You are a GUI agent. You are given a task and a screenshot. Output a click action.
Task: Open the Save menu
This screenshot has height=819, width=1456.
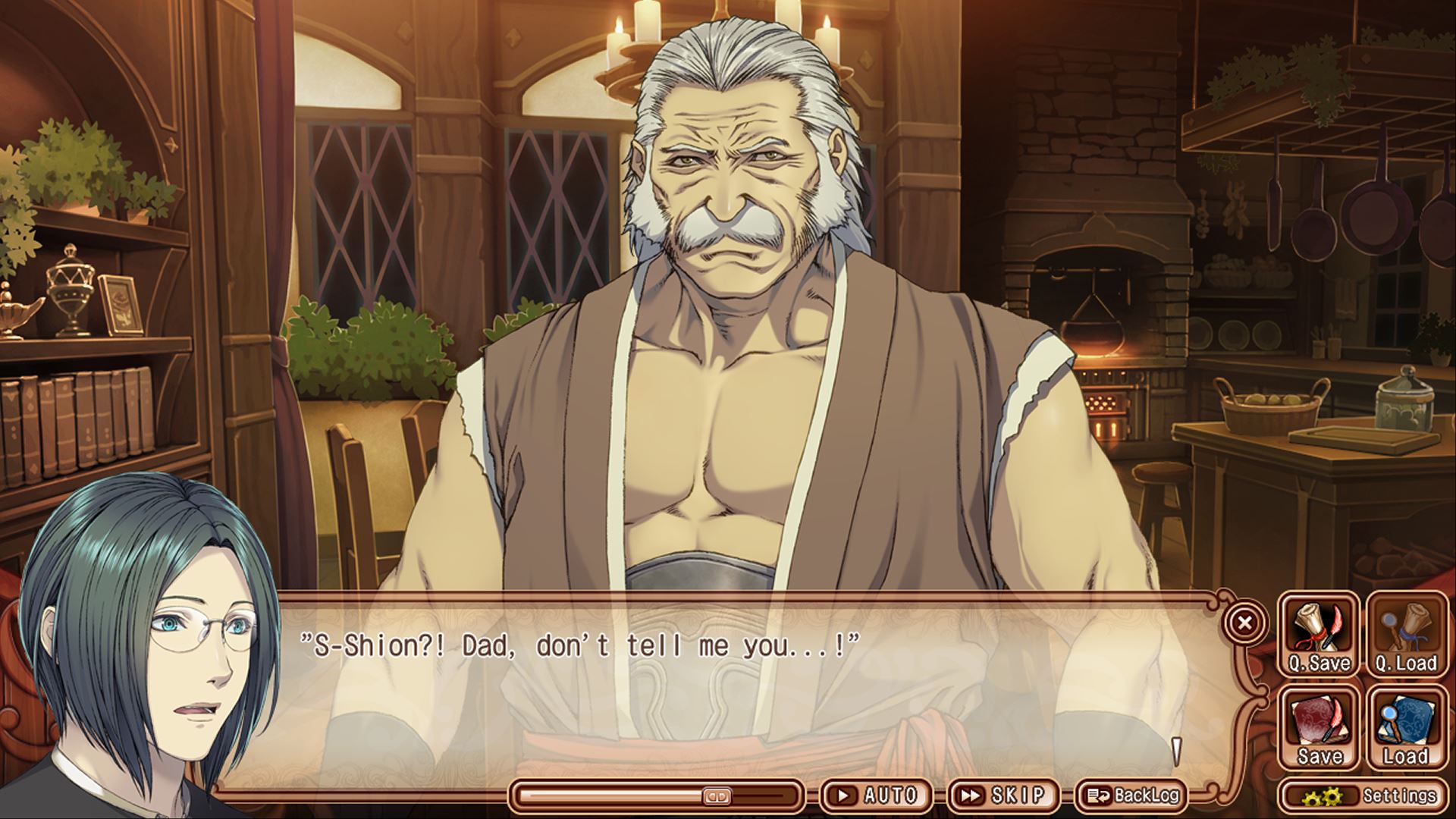click(x=1319, y=727)
